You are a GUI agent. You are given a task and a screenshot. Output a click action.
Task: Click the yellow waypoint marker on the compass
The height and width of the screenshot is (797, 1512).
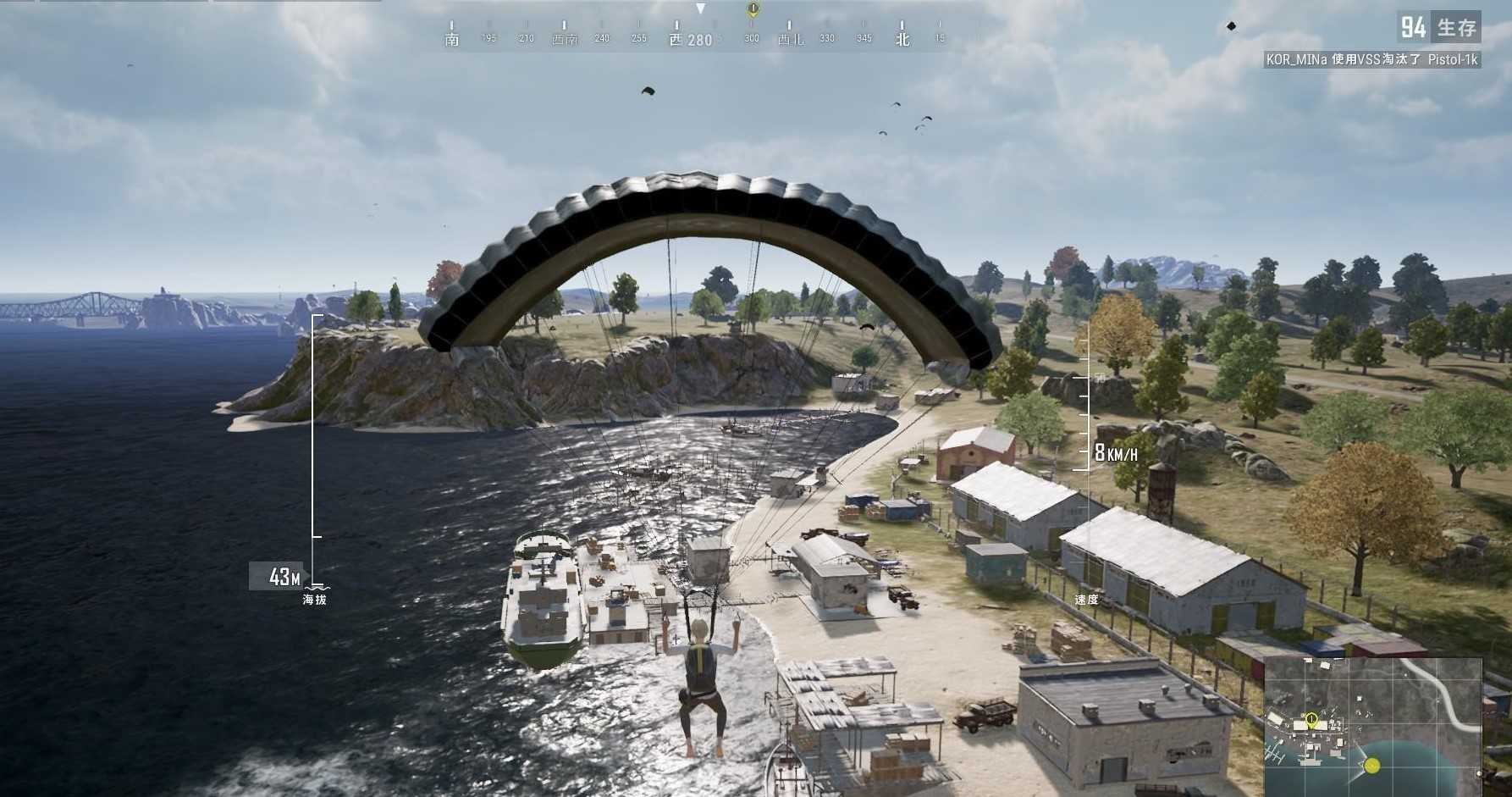pyautogui.click(x=753, y=9)
